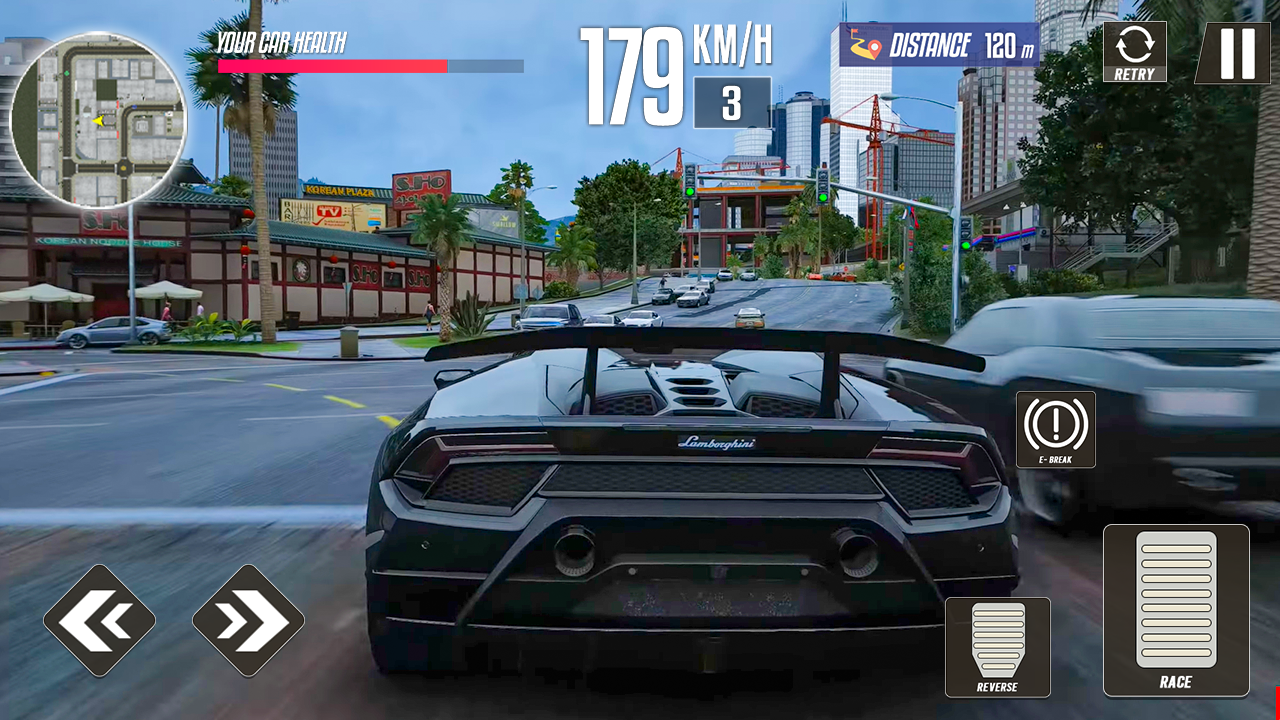The width and height of the screenshot is (1280, 720).
Task: Click the 179 KM/H speed readout
Action: click(x=630, y=70)
